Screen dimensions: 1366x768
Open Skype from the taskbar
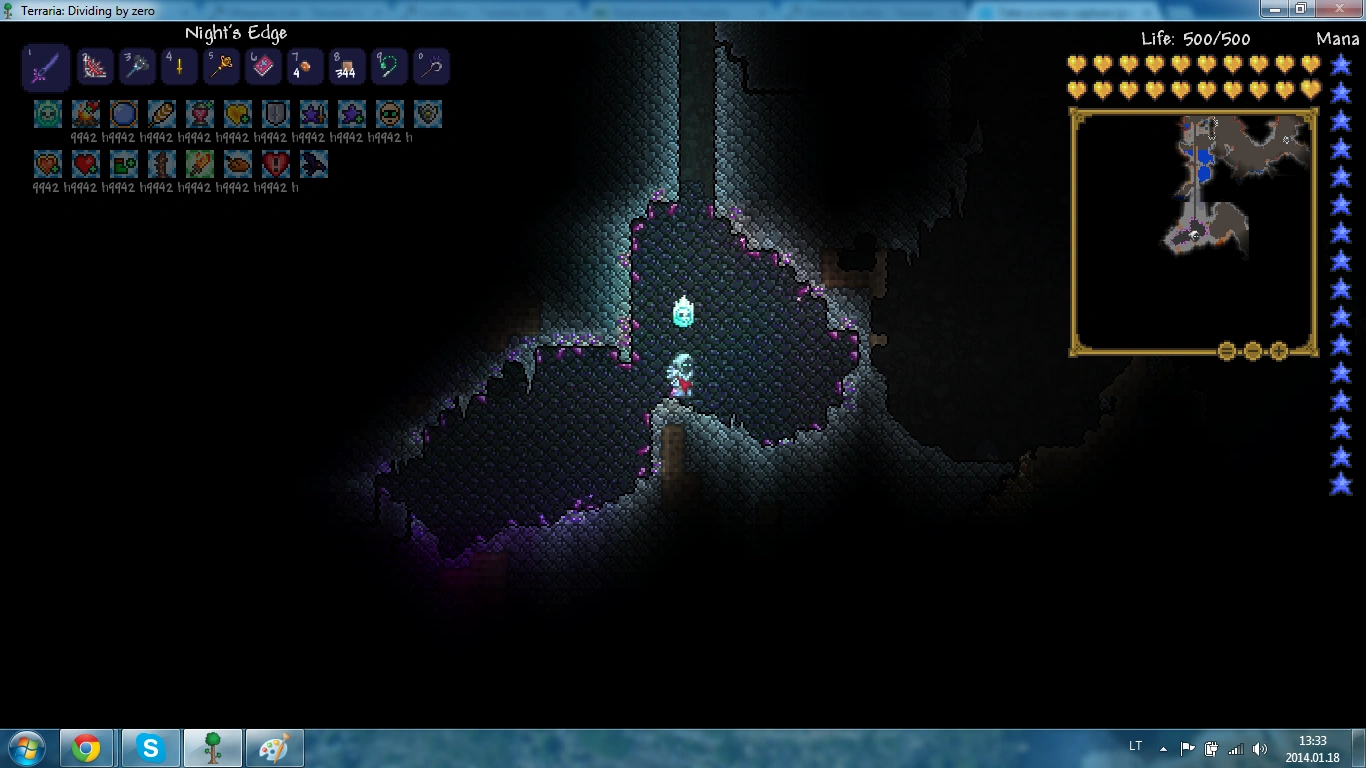pyautogui.click(x=150, y=747)
